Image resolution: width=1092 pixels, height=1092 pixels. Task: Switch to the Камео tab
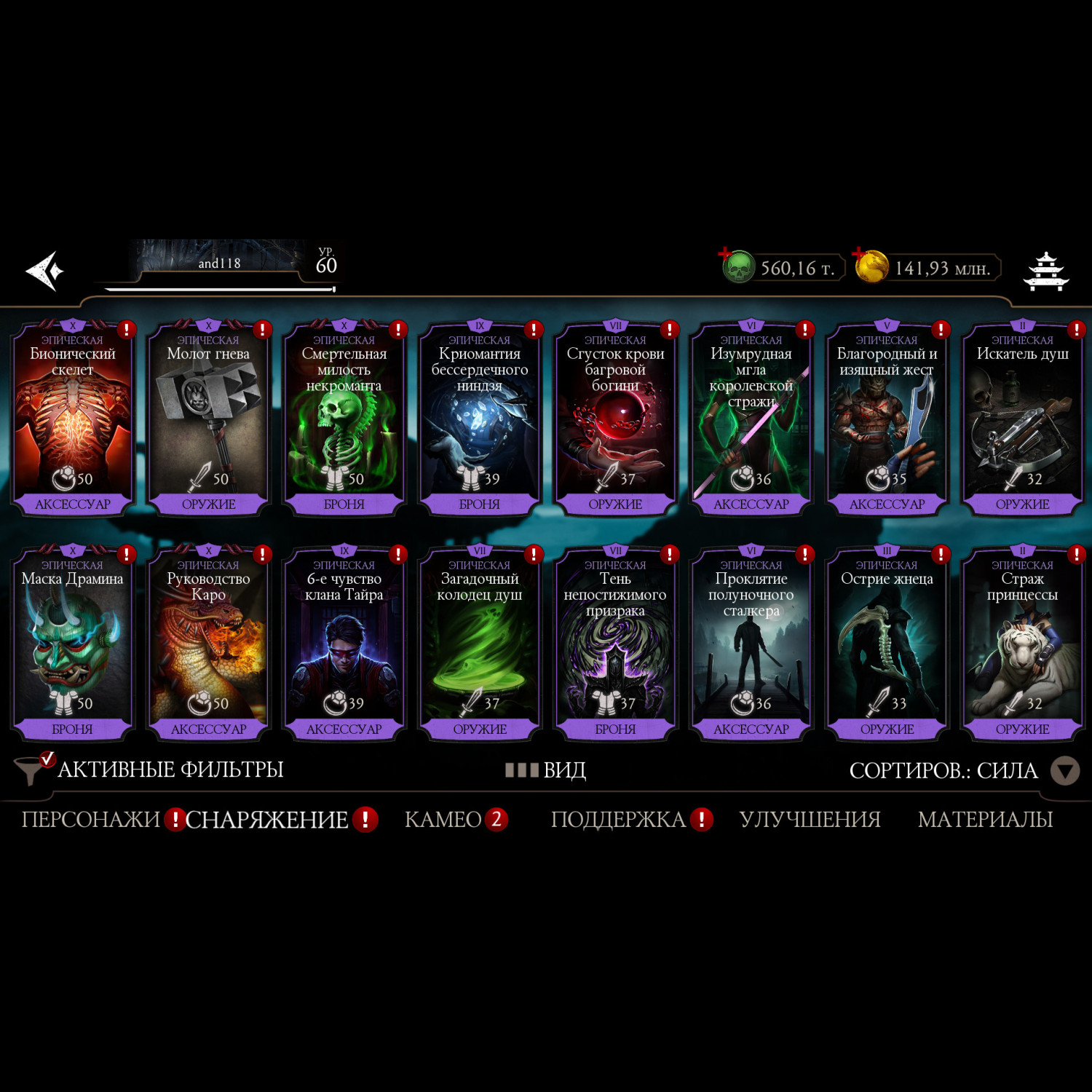point(443,820)
